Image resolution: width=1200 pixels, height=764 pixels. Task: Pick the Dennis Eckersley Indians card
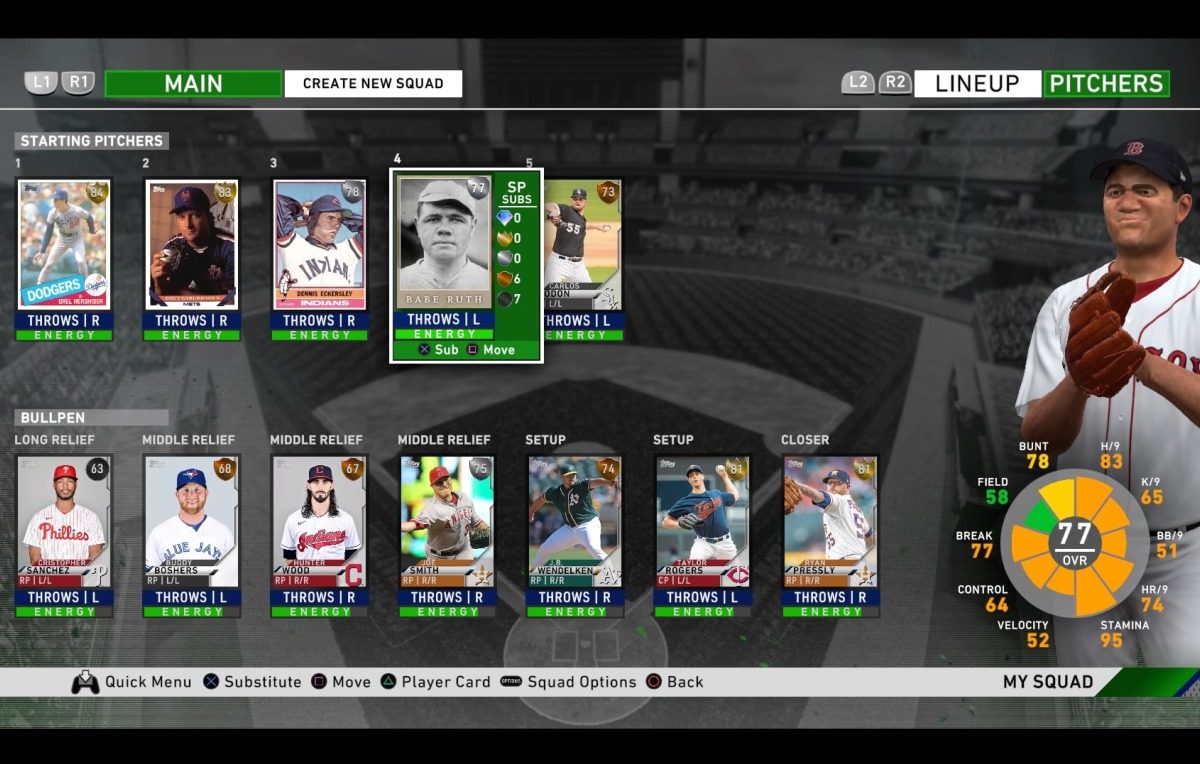(320, 246)
